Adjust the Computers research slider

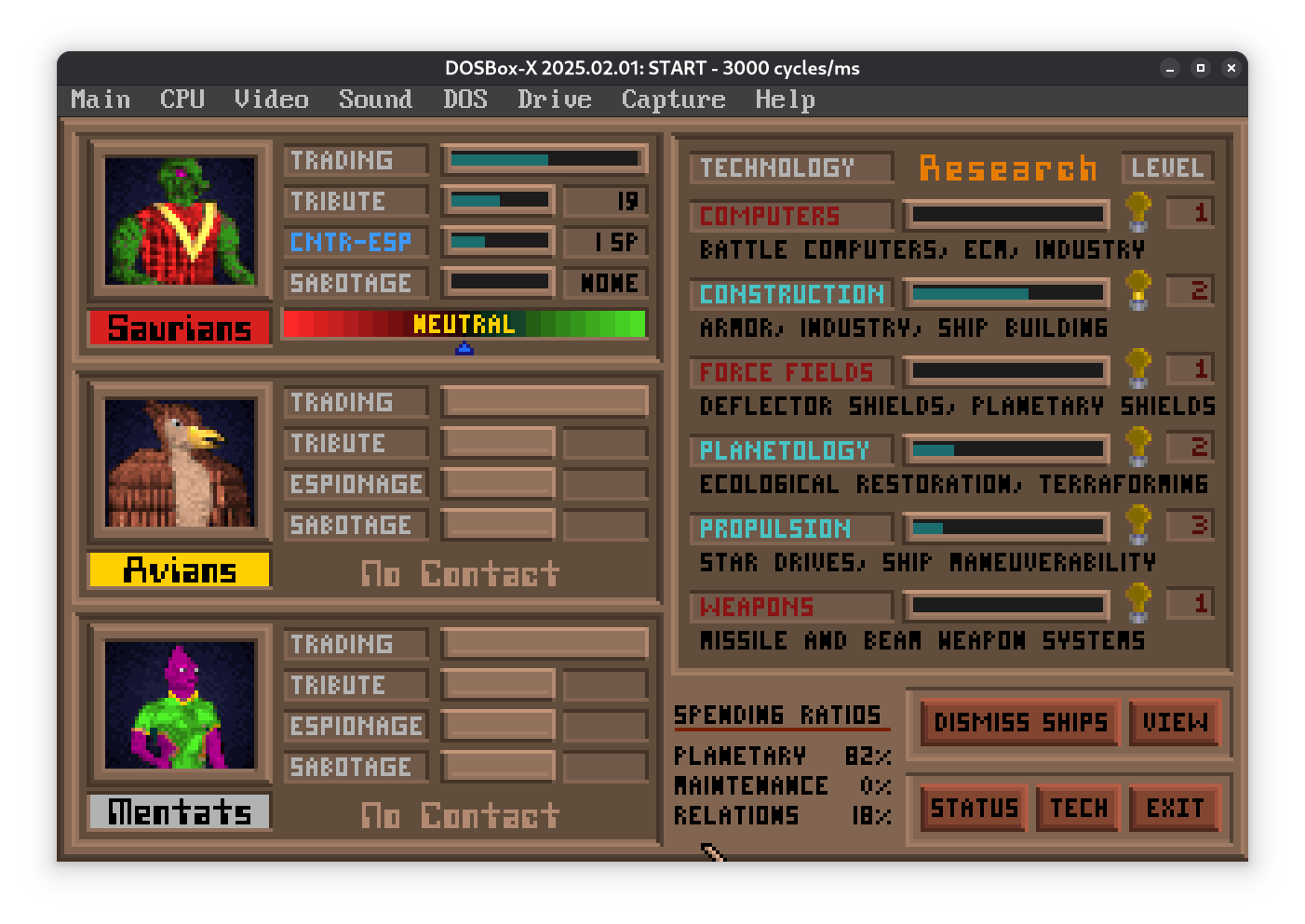click(1007, 215)
